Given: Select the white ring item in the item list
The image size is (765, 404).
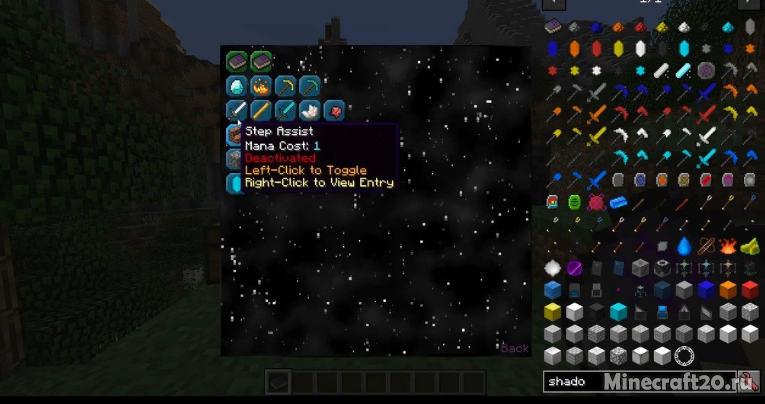Looking at the screenshot, I should coord(684,355).
